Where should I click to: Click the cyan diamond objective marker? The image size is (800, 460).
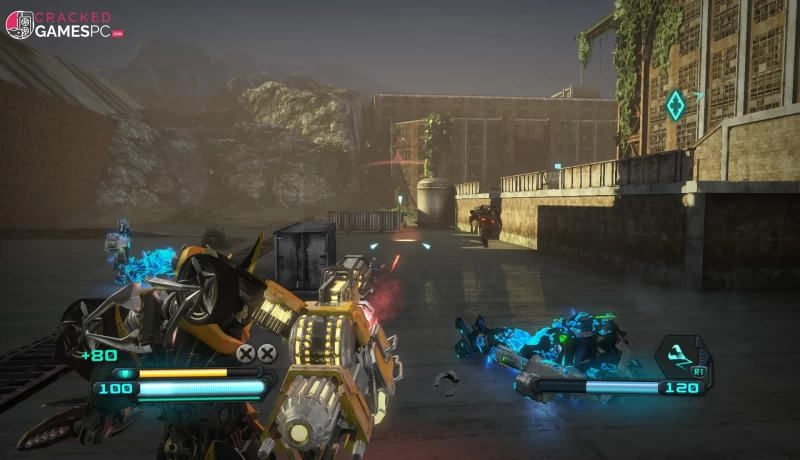pyautogui.click(x=676, y=103)
